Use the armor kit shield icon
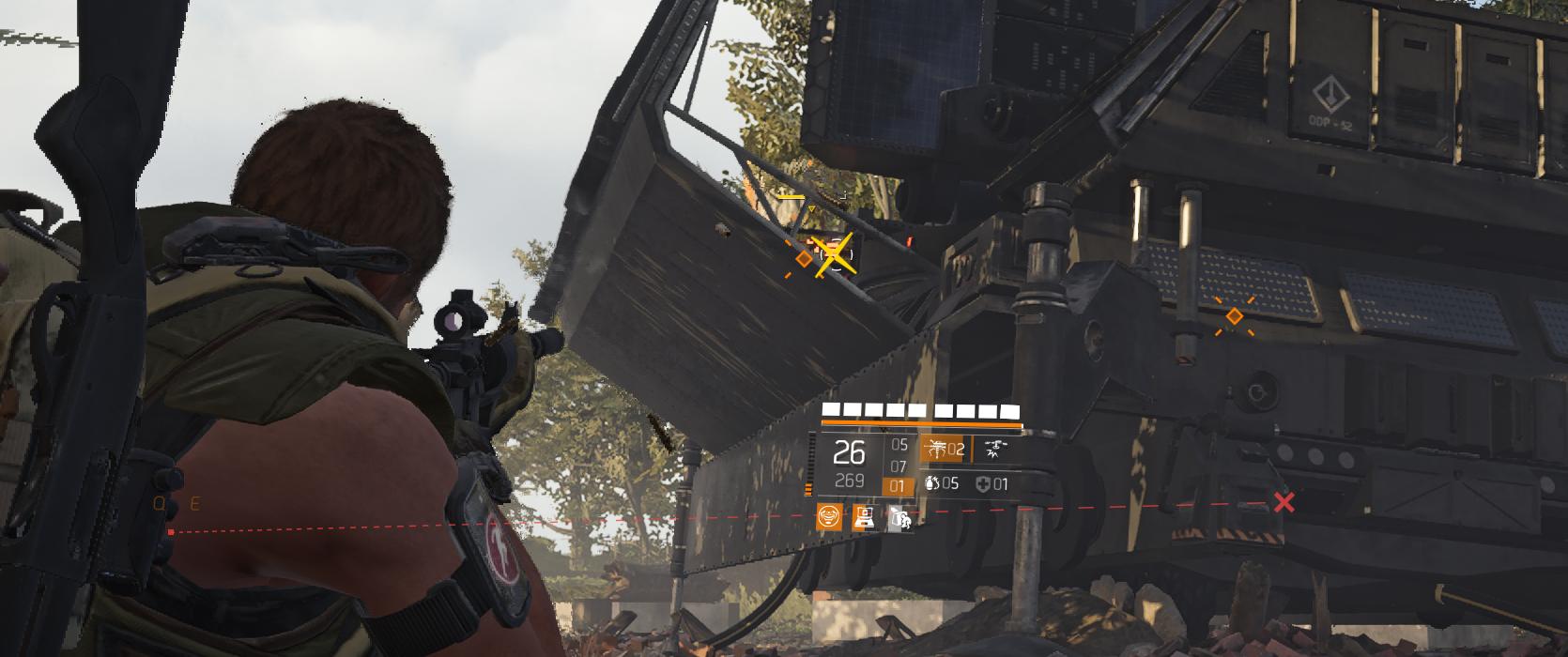The image size is (1568, 657). [x=983, y=484]
